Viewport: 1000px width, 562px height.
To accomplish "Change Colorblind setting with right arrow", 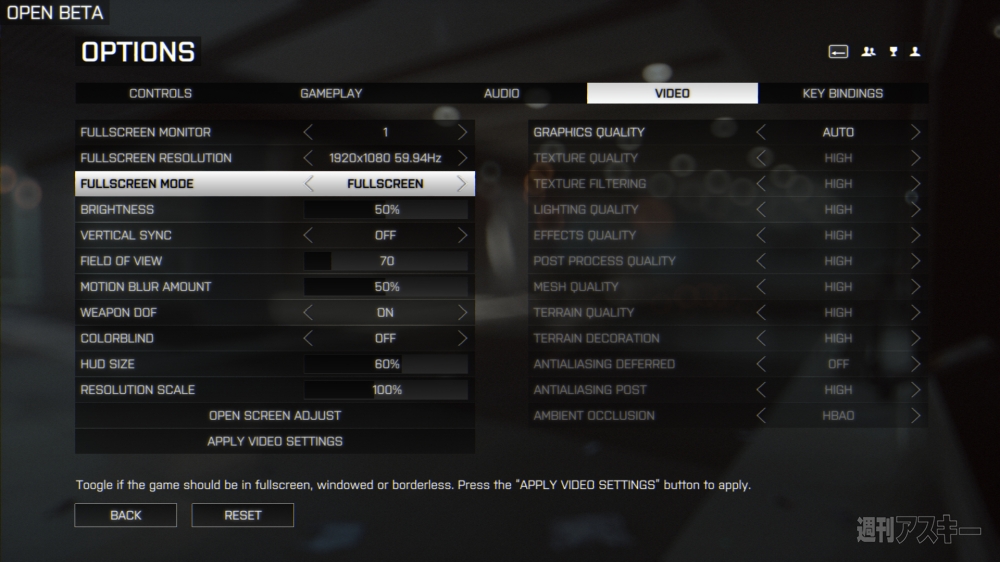I will [x=462, y=338].
